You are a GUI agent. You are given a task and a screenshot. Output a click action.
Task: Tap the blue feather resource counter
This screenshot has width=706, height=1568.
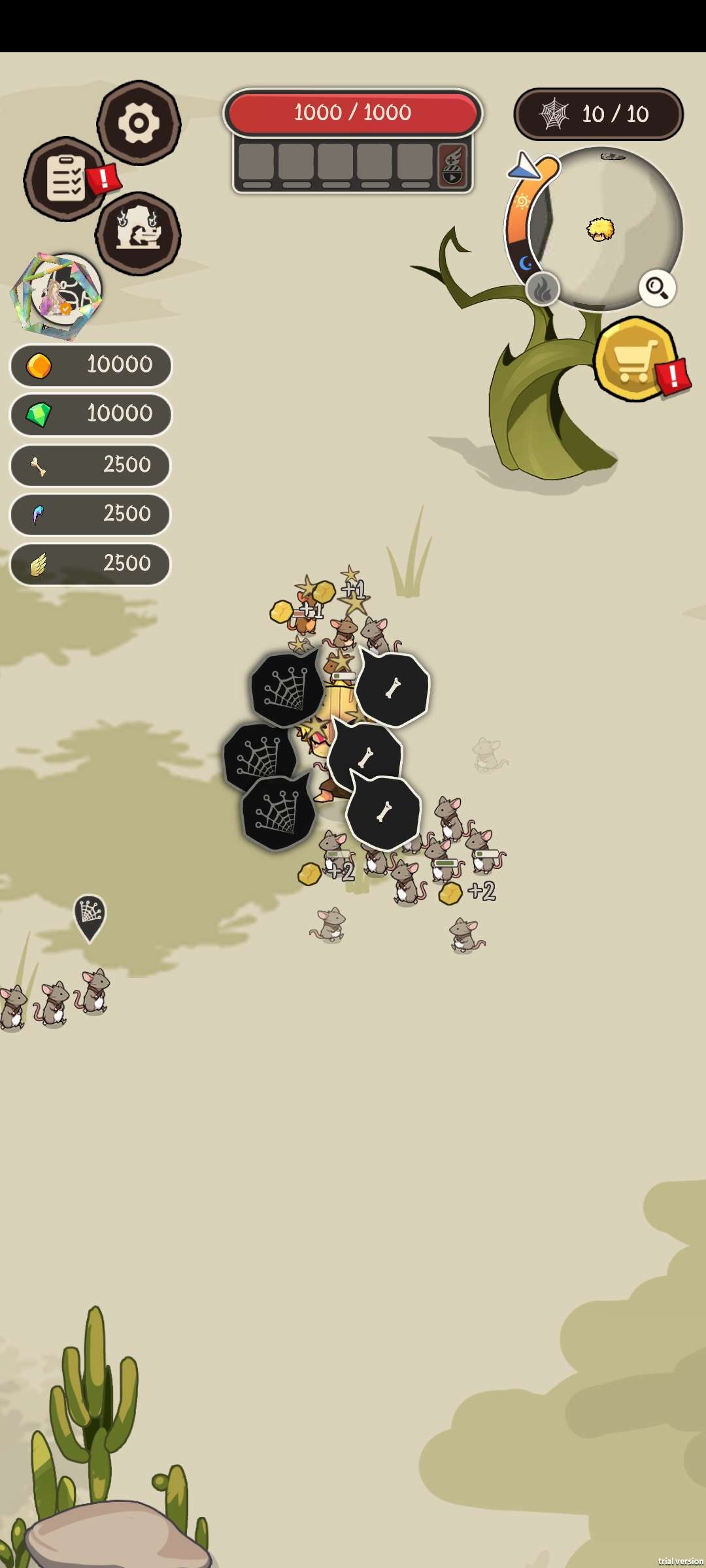click(90, 514)
